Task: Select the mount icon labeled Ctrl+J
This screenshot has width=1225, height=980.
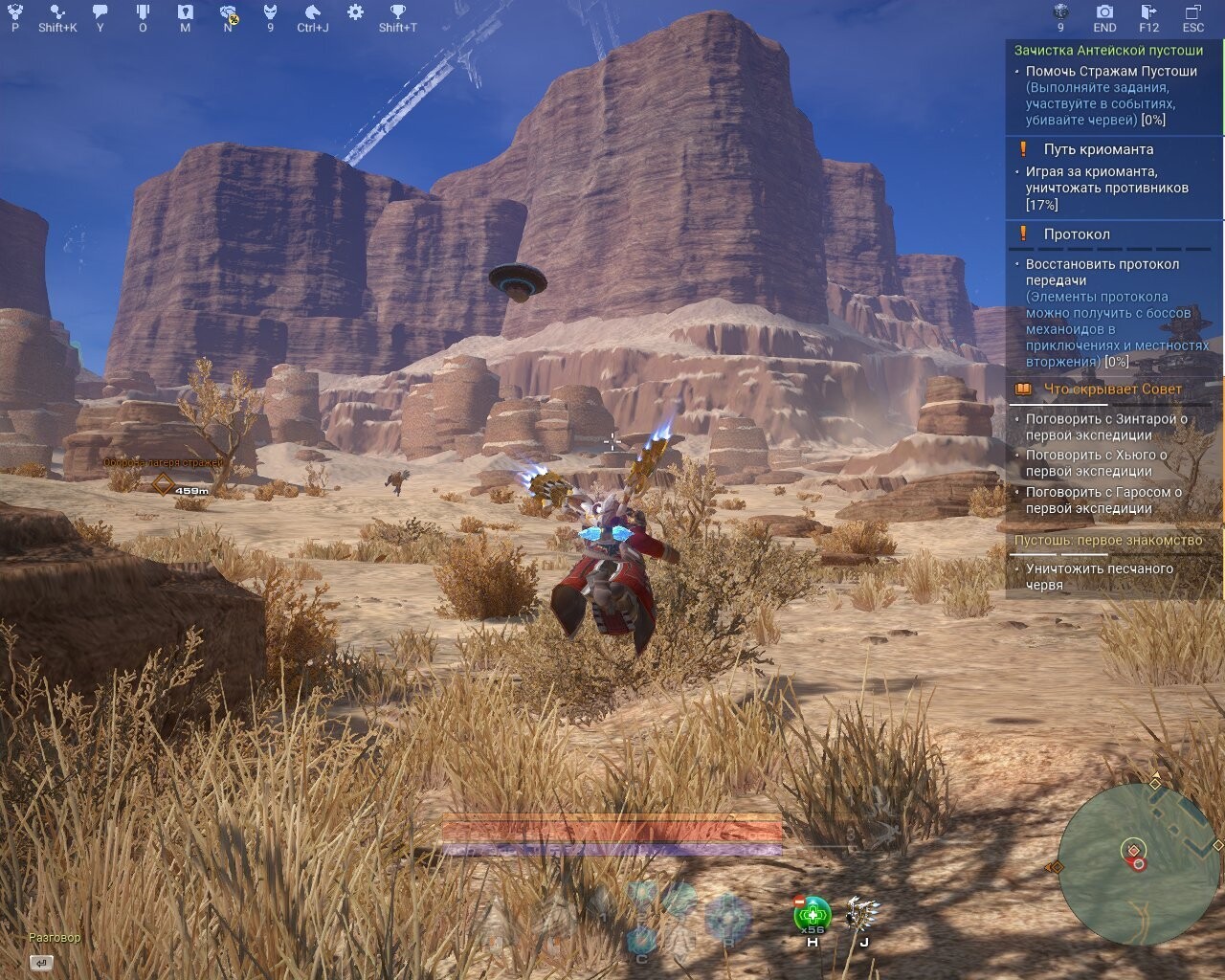Action: tap(312, 12)
